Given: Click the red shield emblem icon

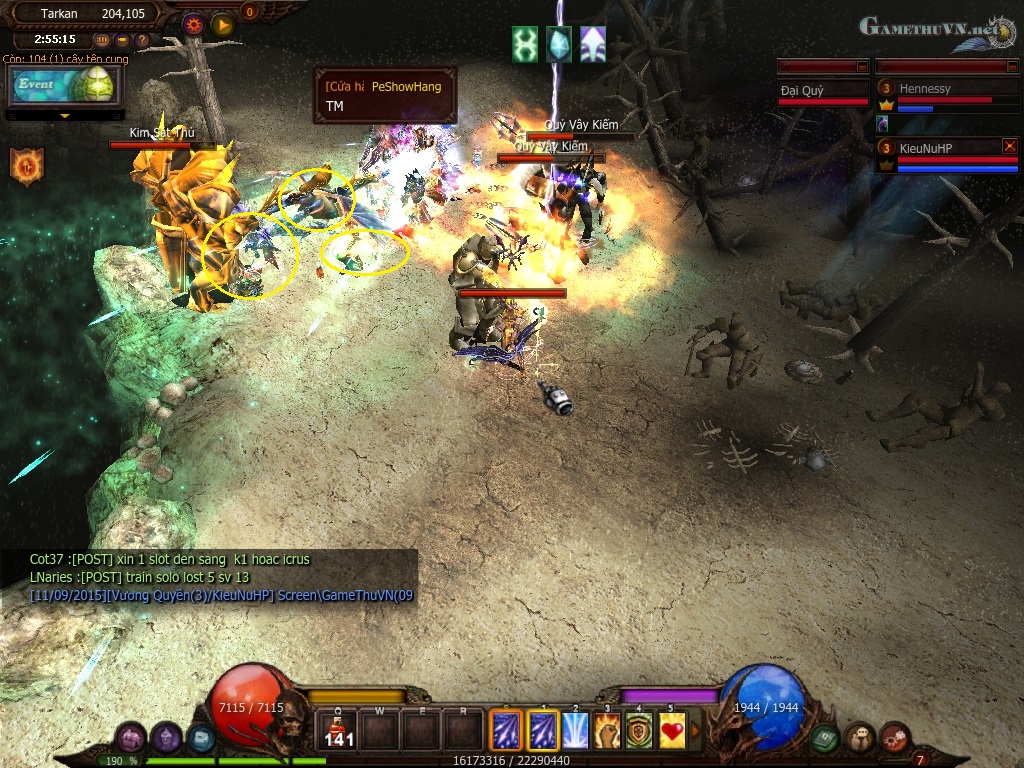Looking at the screenshot, I should pyautogui.click(x=27, y=165).
